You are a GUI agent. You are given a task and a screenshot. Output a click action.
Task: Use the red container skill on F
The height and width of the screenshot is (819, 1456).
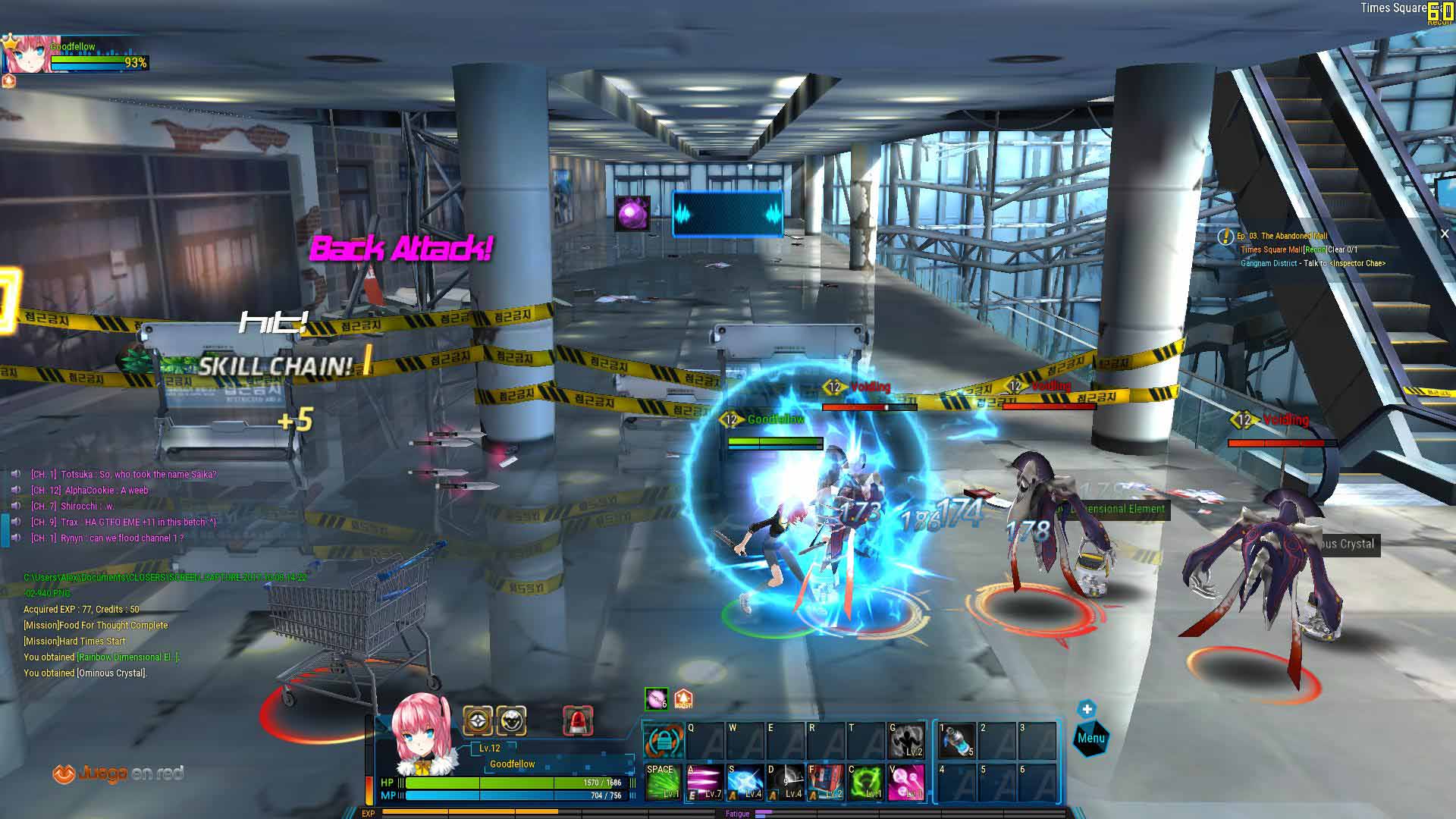coord(825,782)
